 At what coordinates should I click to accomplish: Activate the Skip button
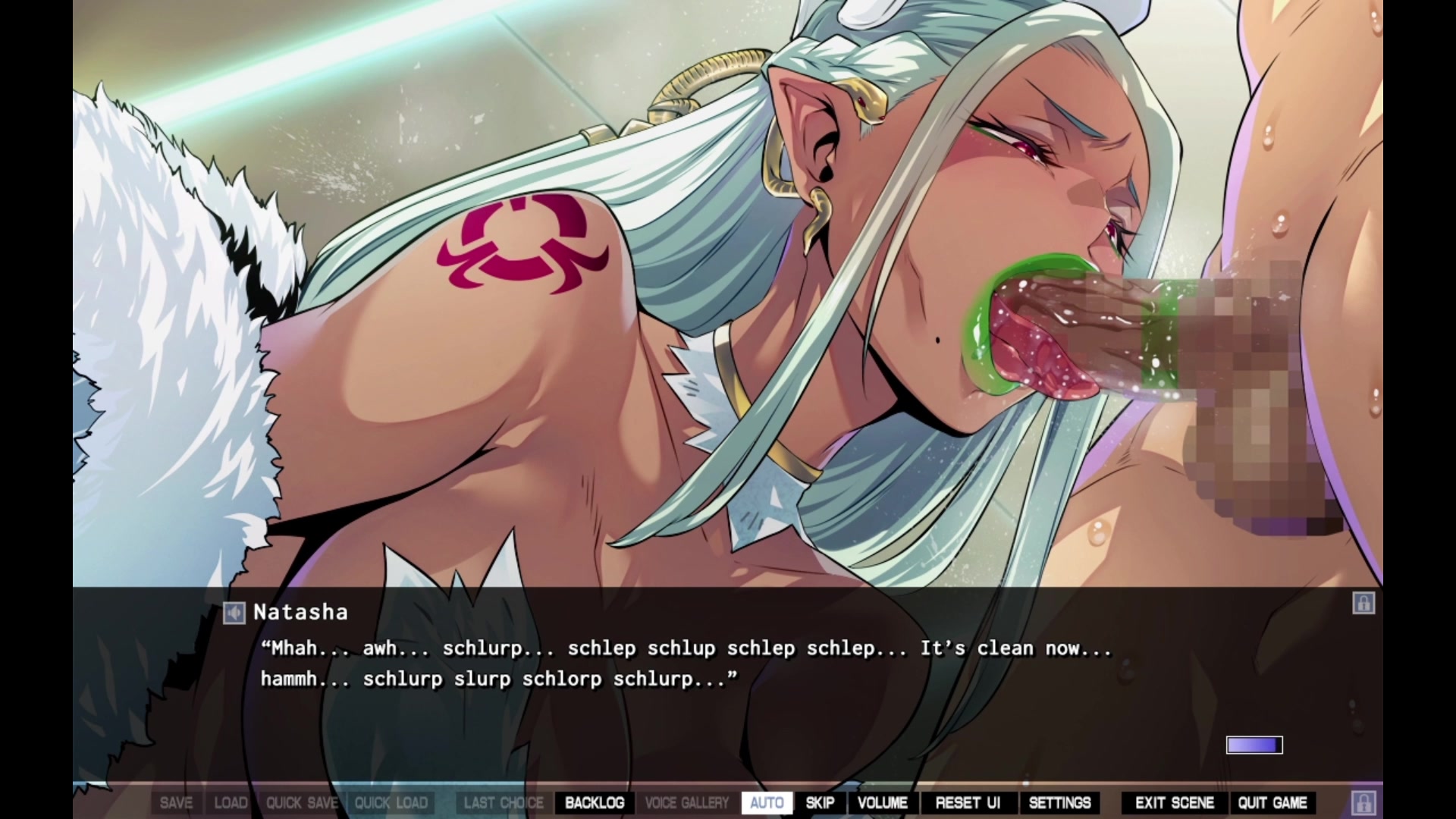pyautogui.click(x=820, y=802)
